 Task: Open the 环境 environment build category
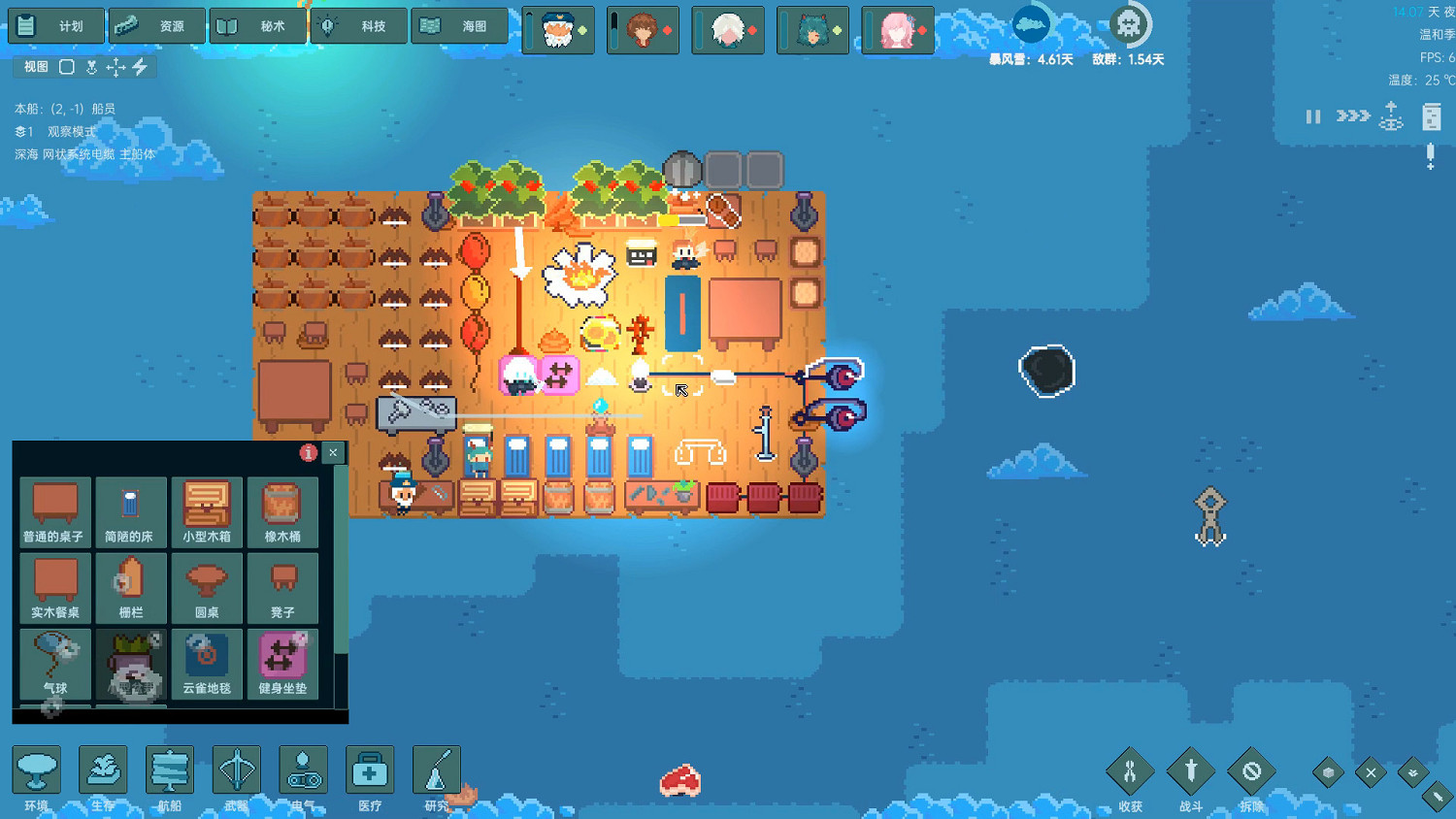point(37,771)
